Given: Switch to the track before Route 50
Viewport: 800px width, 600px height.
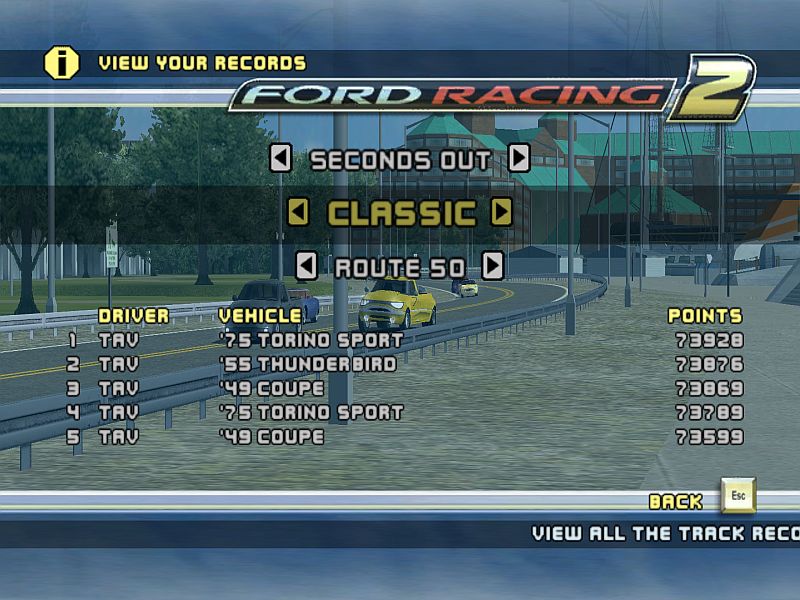Looking at the screenshot, I should (x=307, y=267).
